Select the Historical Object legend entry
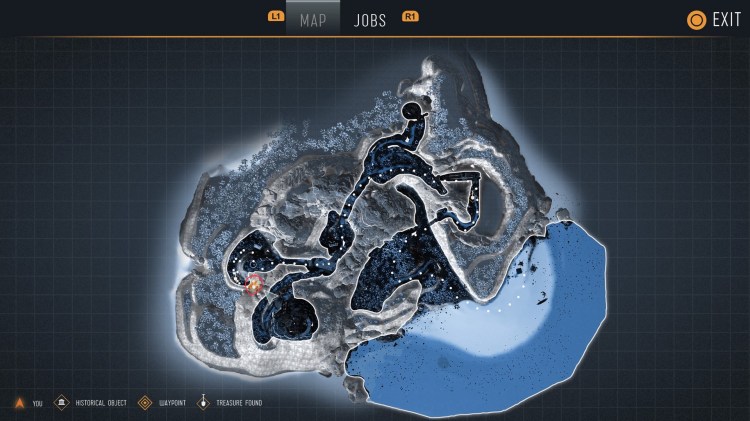The height and width of the screenshot is (421, 750). click(x=93, y=403)
